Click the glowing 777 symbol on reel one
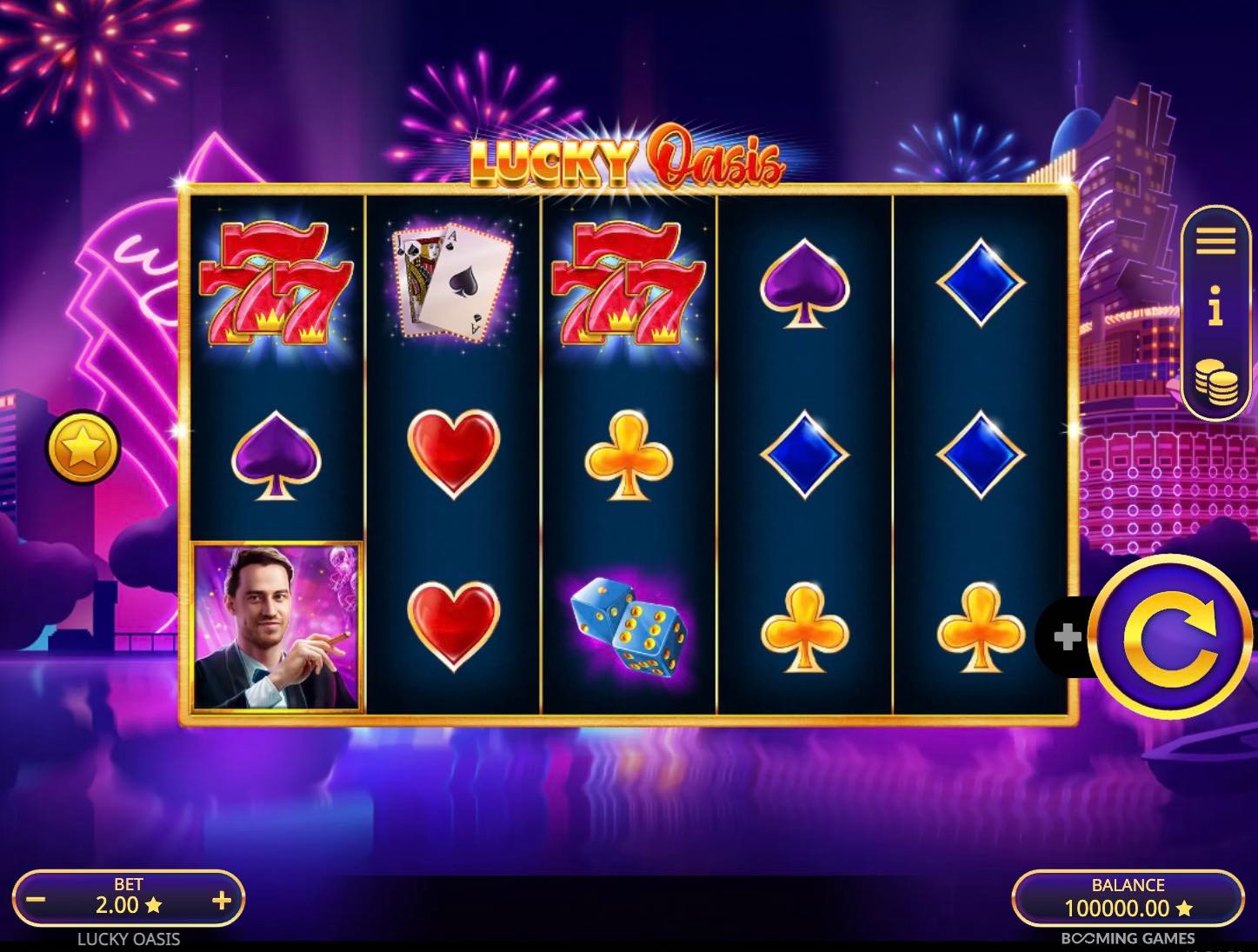1258x952 pixels. (274, 283)
